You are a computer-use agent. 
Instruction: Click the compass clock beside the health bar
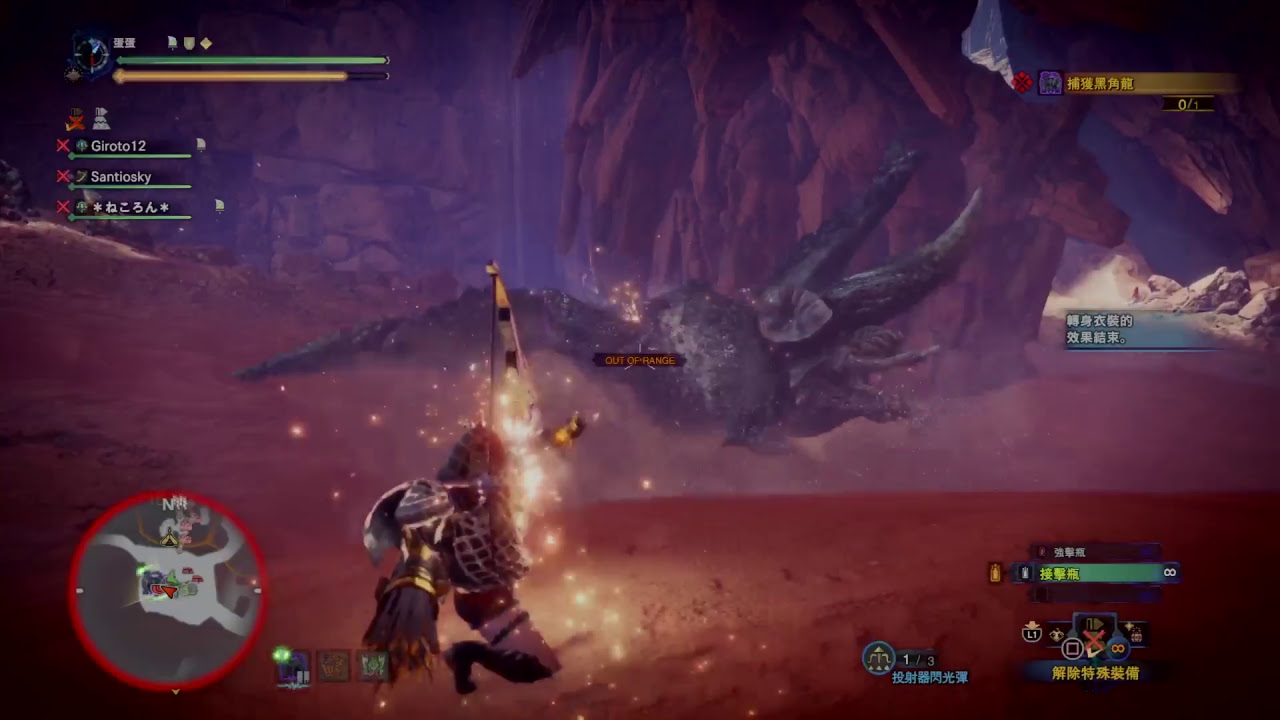coord(91,52)
